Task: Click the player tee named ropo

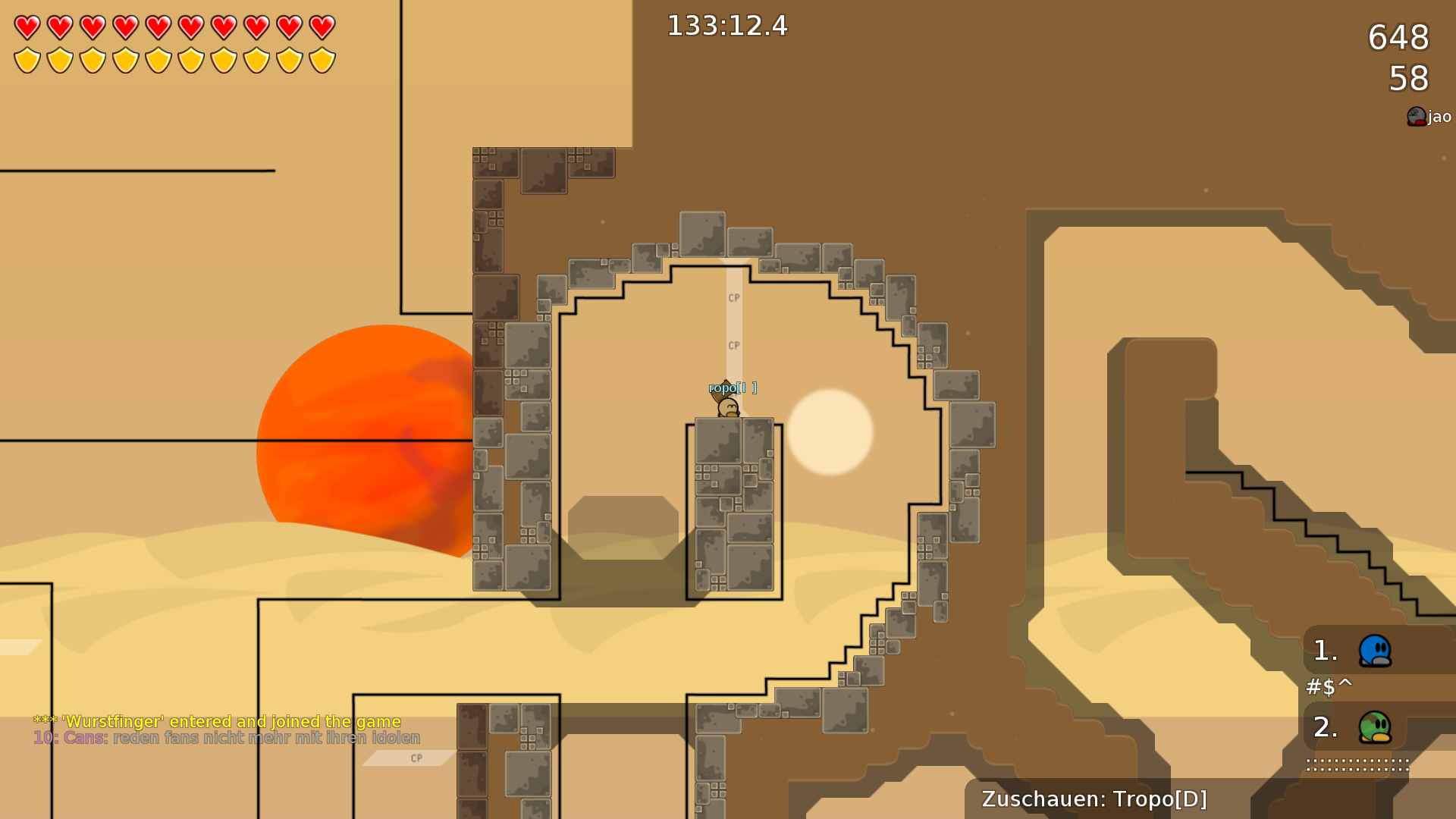Action: (x=726, y=406)
